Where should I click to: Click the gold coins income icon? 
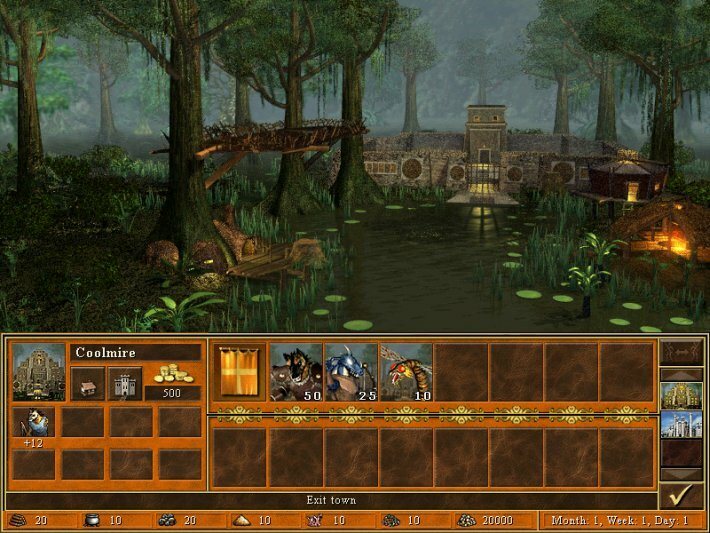click(x=173, y=374)
